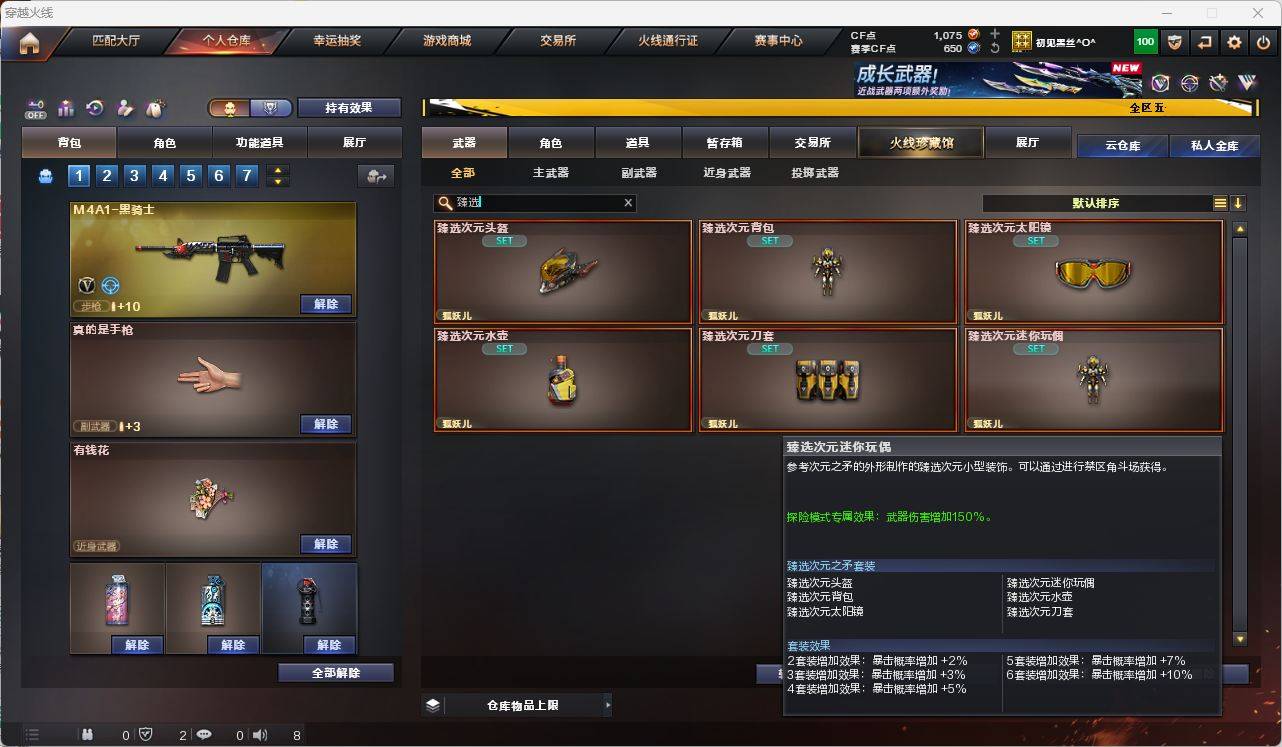Click the channel switch arrow icon near settings

coord(1204,42)
